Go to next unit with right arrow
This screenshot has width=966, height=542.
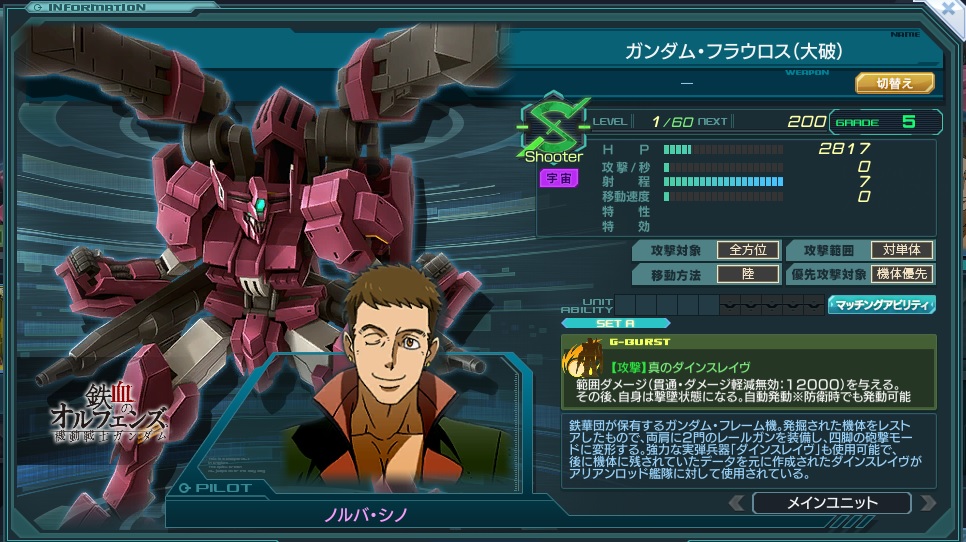click(x=927, y=503)
